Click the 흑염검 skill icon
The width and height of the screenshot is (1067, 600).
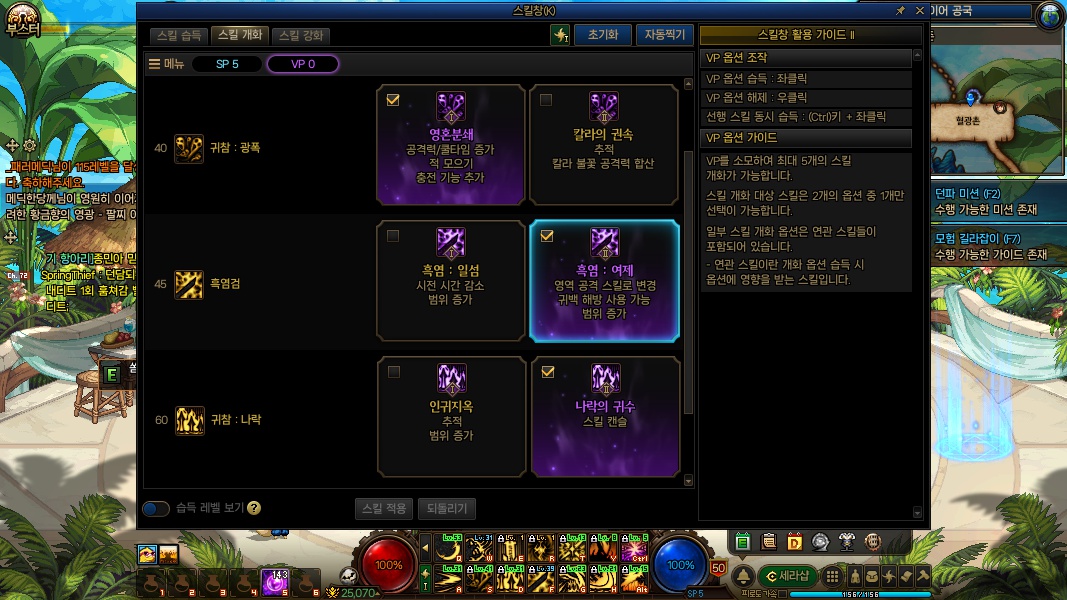189,284
